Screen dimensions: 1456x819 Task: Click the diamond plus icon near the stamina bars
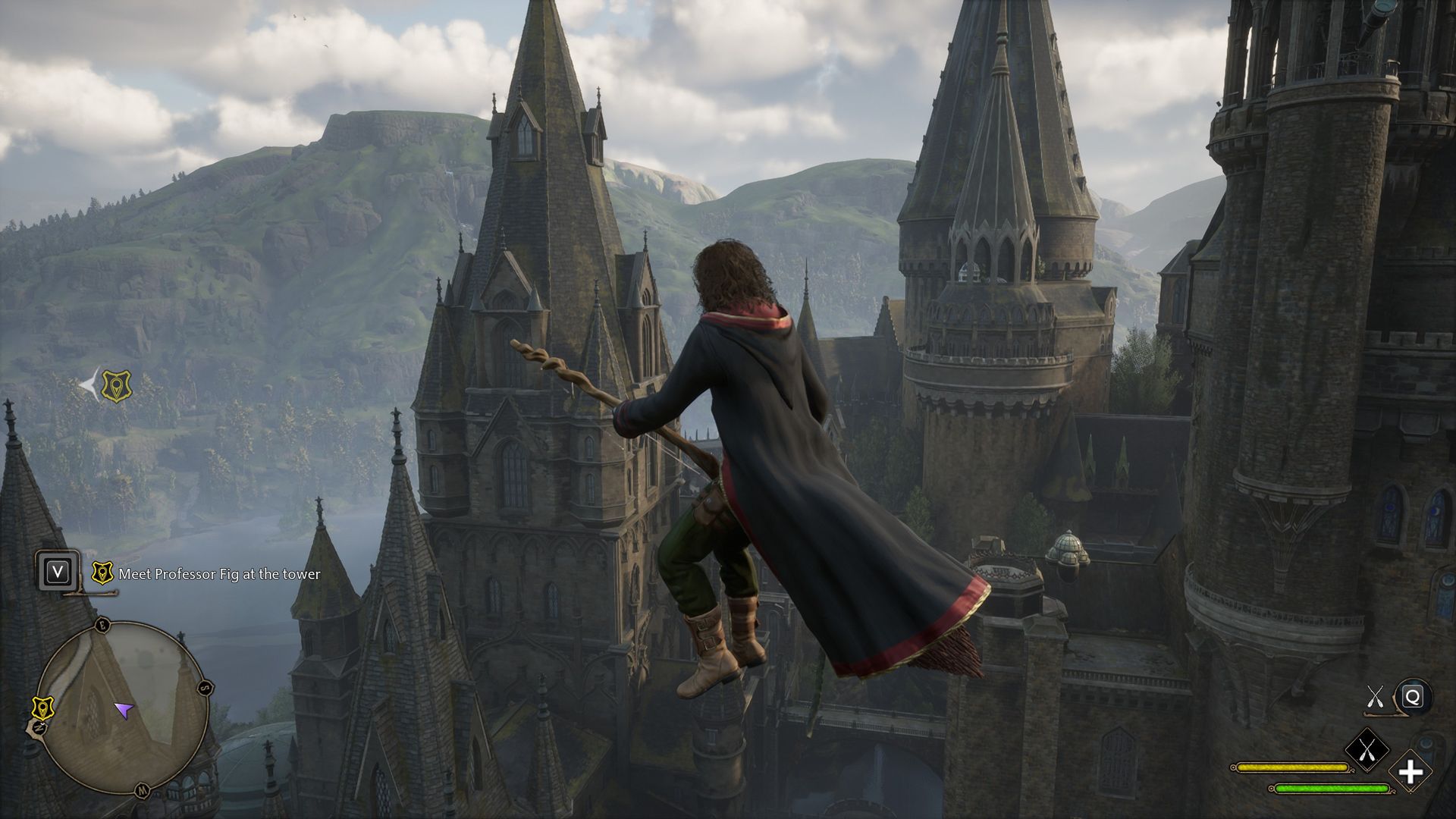coord(1410,772)
